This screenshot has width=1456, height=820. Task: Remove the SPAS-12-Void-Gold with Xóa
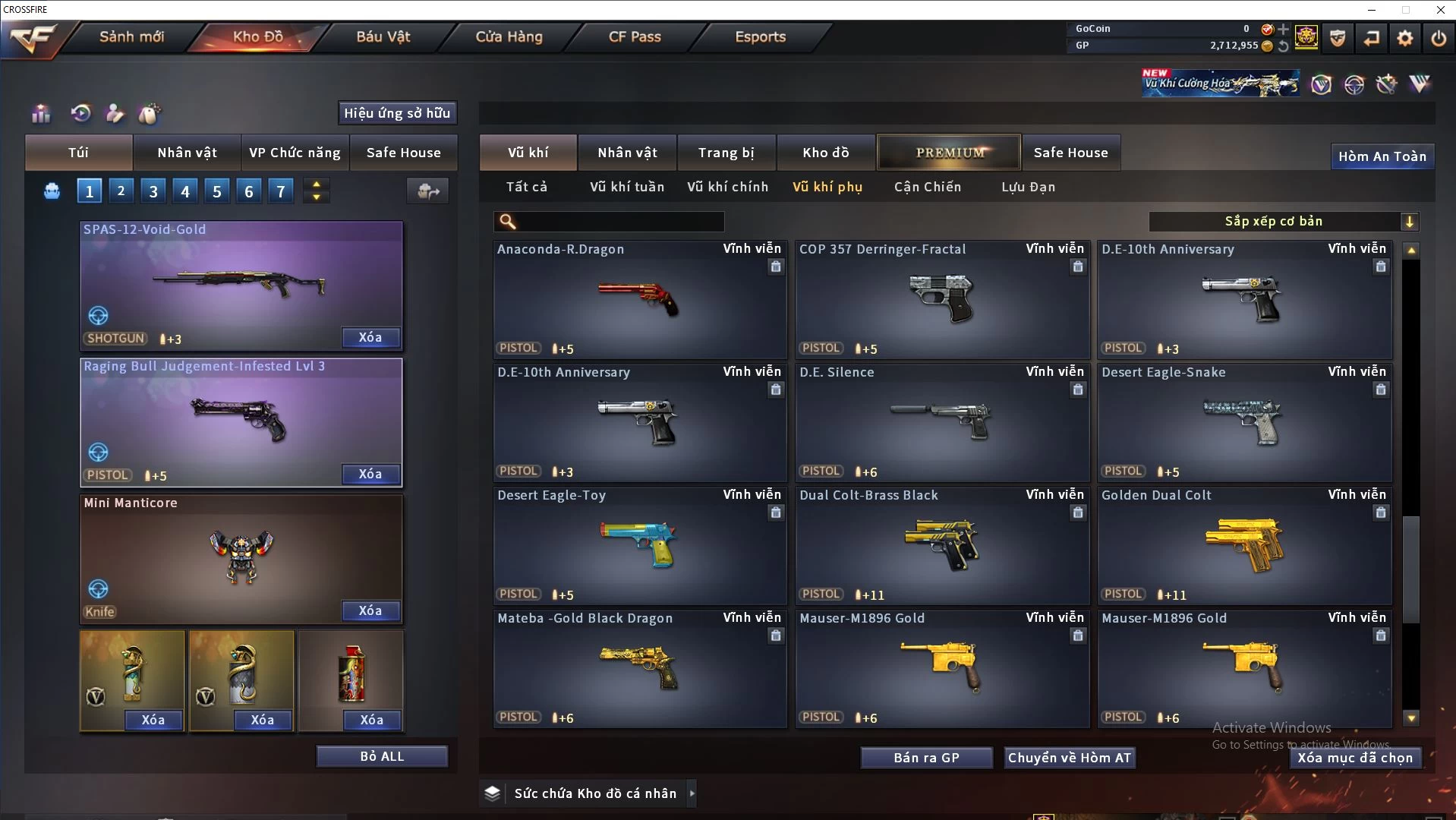370,338
